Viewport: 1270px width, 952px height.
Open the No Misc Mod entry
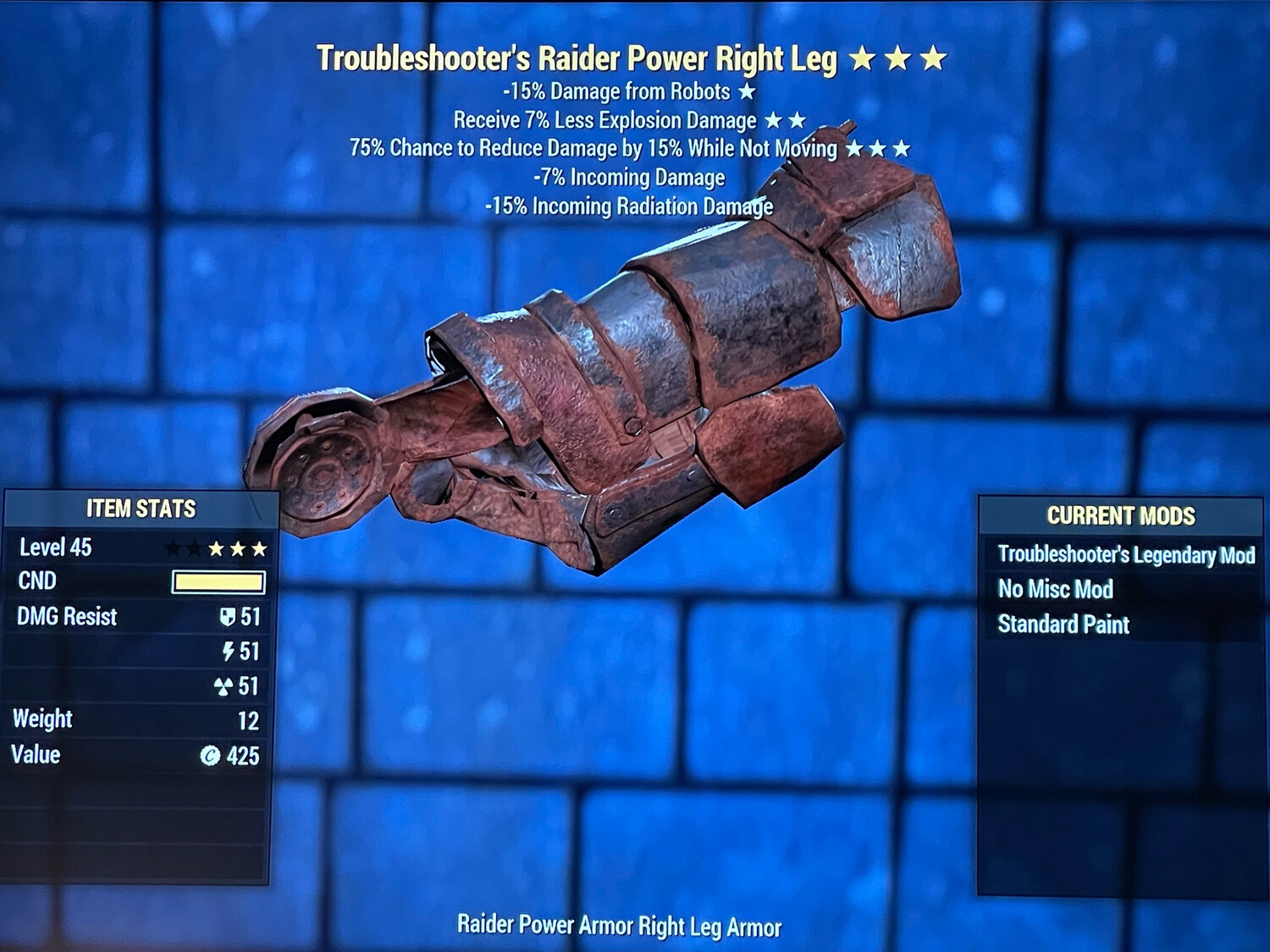click(x=1056, y=590)
